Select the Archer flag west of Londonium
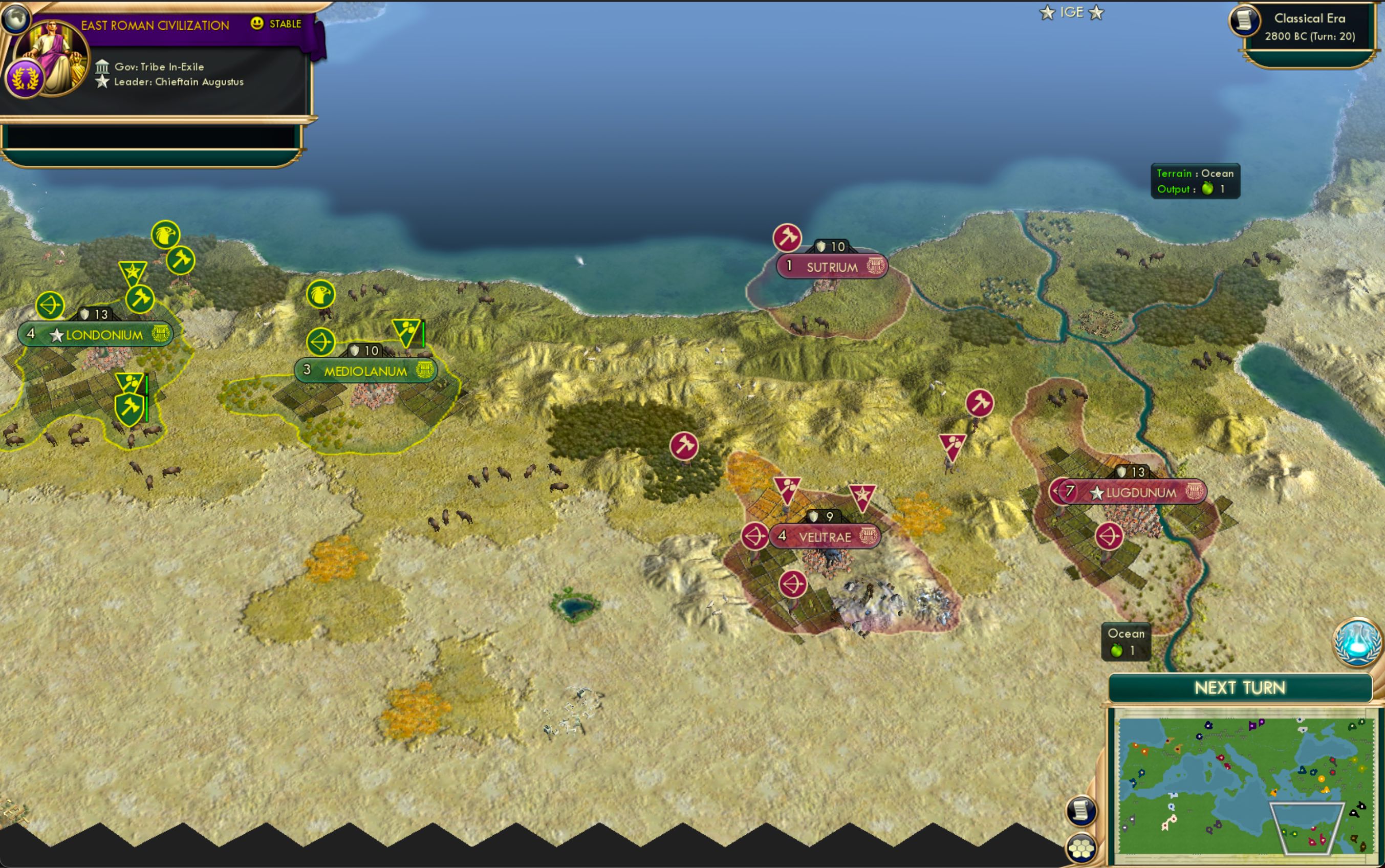 tap(50, 305)
